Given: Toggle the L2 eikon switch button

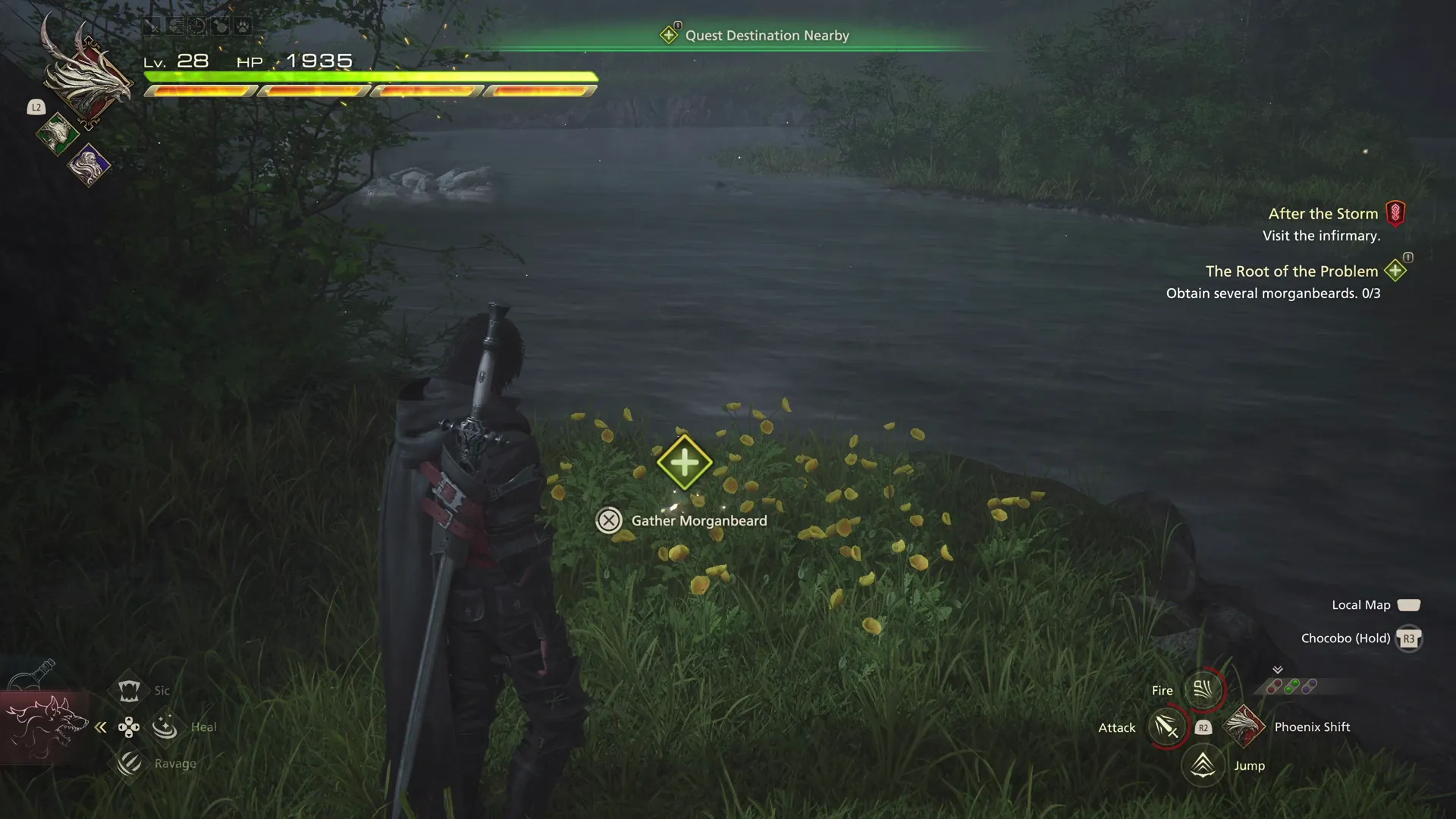Looking at the screenshot, I should [36, 107].
